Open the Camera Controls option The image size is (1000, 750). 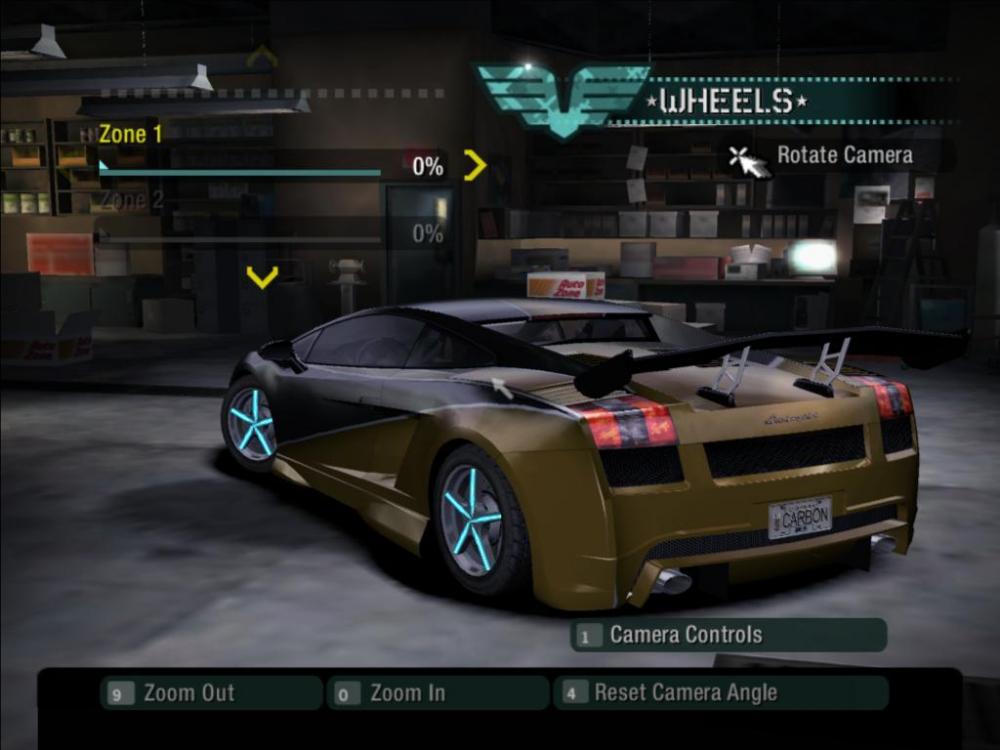pos(728,635)
